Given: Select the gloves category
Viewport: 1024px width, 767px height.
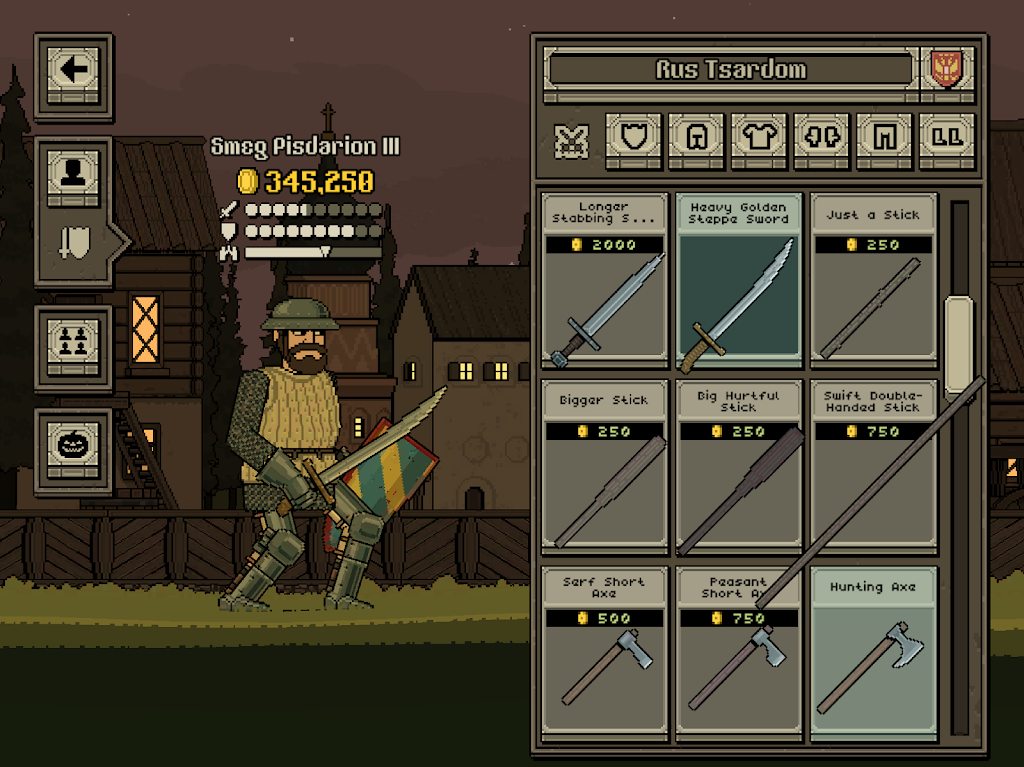Looking at the screenshot, I should [822, 138].
